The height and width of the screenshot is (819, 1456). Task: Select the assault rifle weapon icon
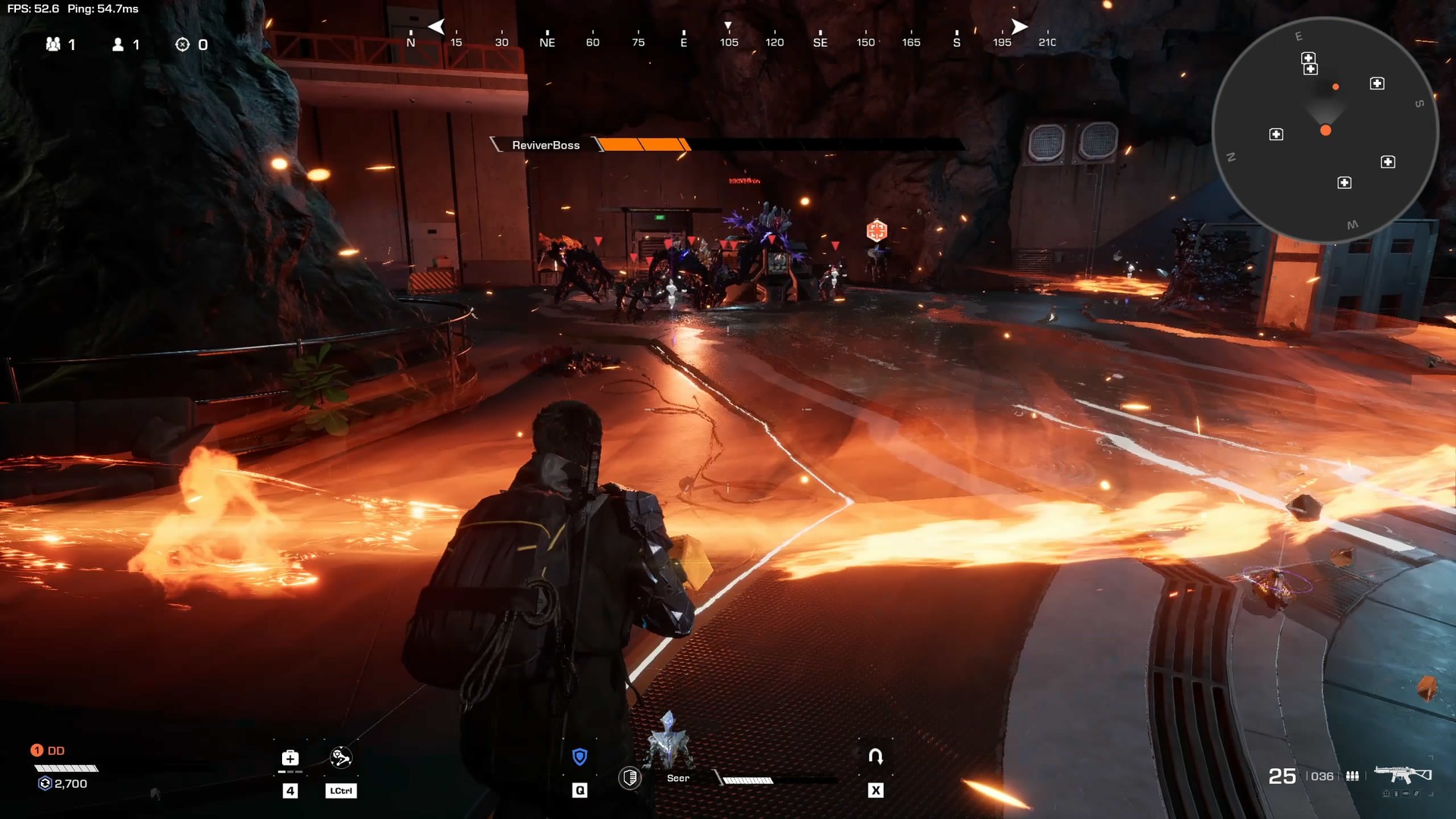[x=1403, y=775]
